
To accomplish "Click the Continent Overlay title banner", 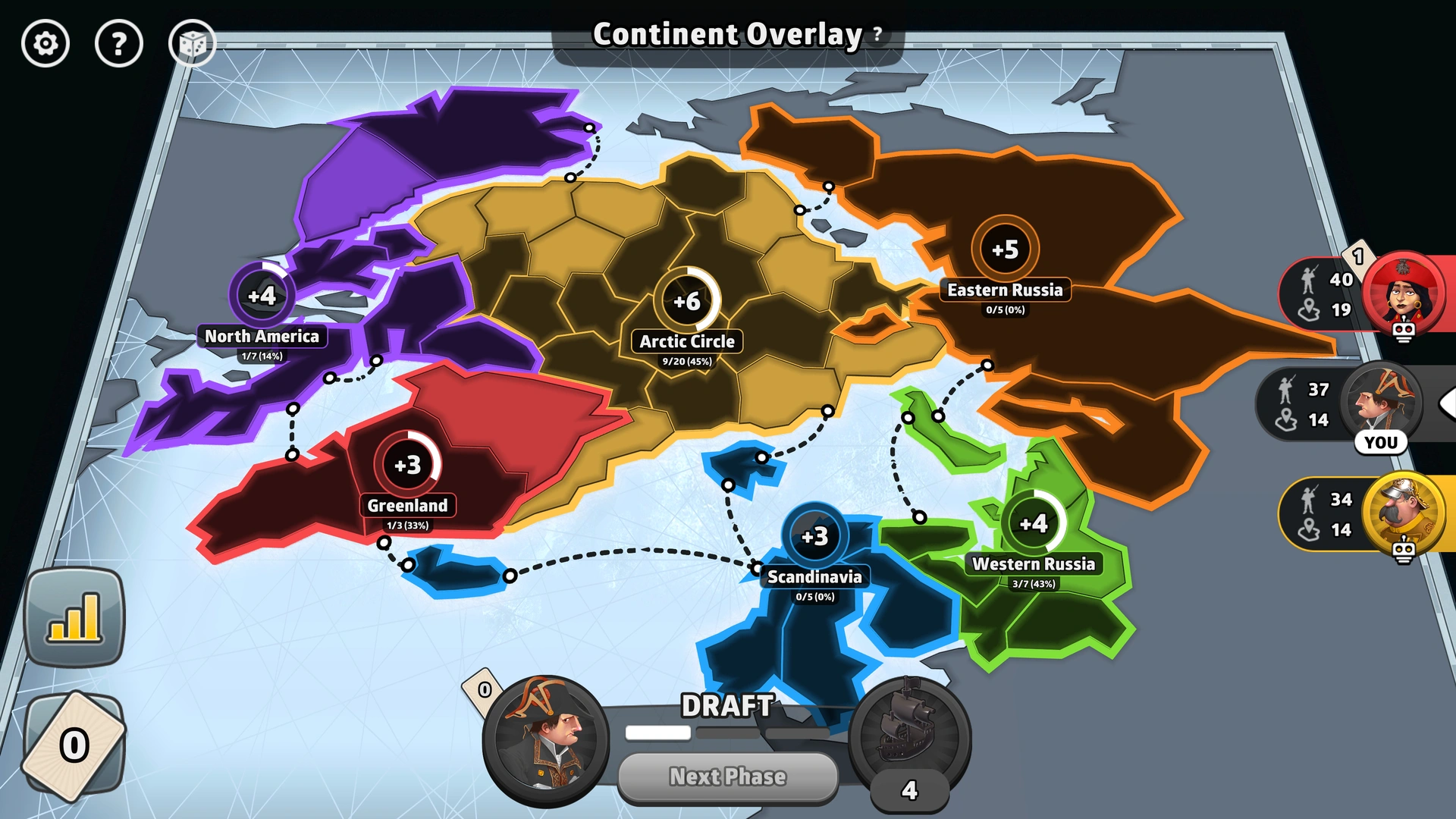I will (726, 34).
